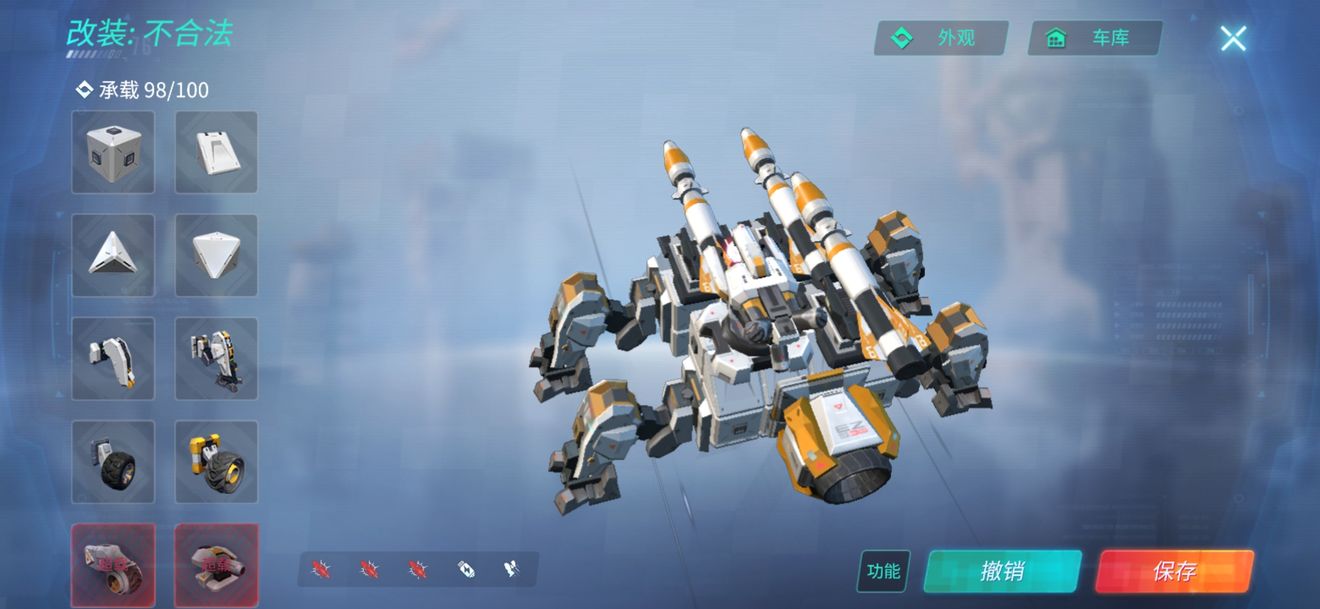
Task: Select the white tetrahedron corner block part
Action: click(x=216, y=255)
